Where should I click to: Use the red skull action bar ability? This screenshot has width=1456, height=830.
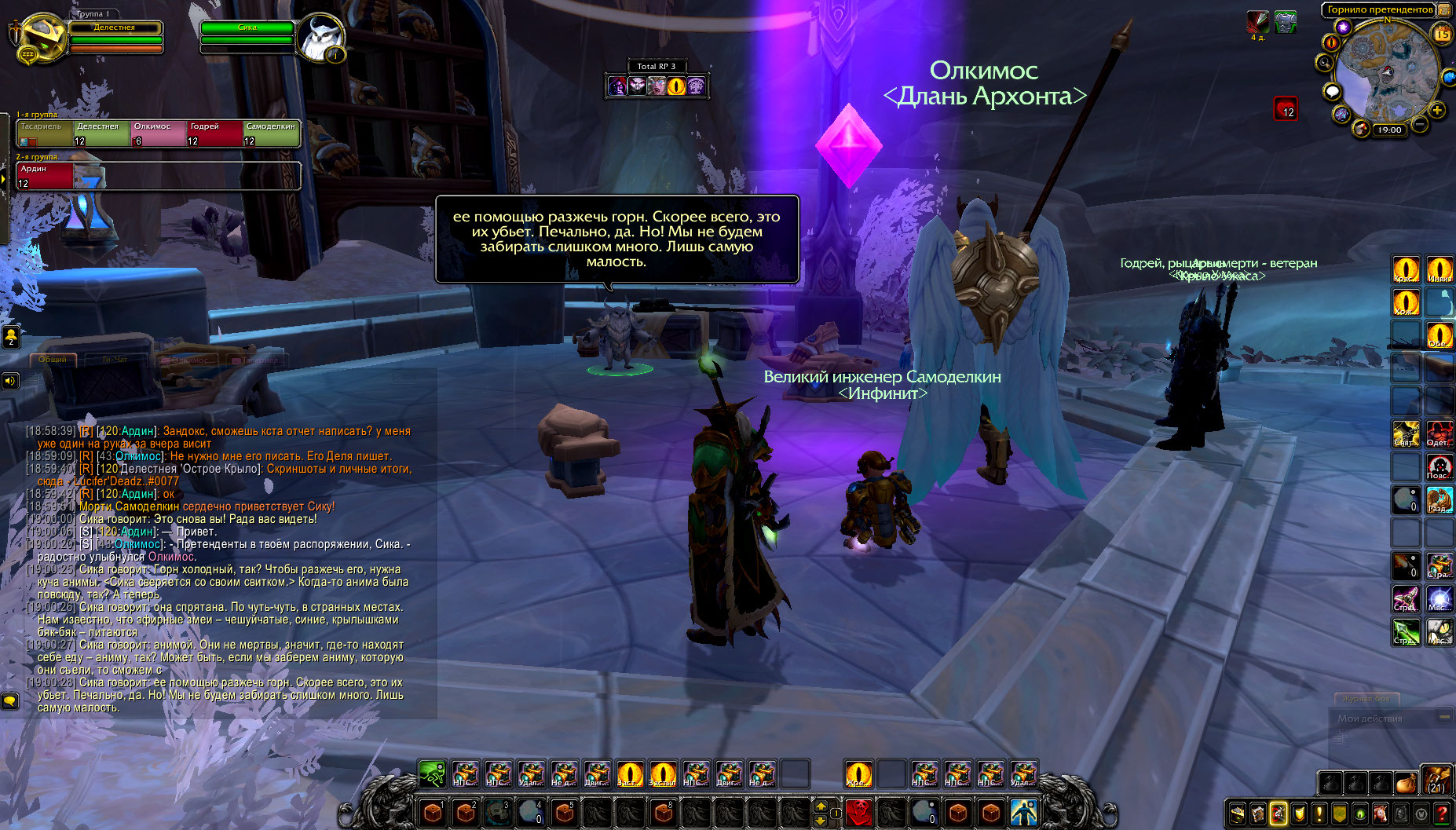(x=858, y=812)
